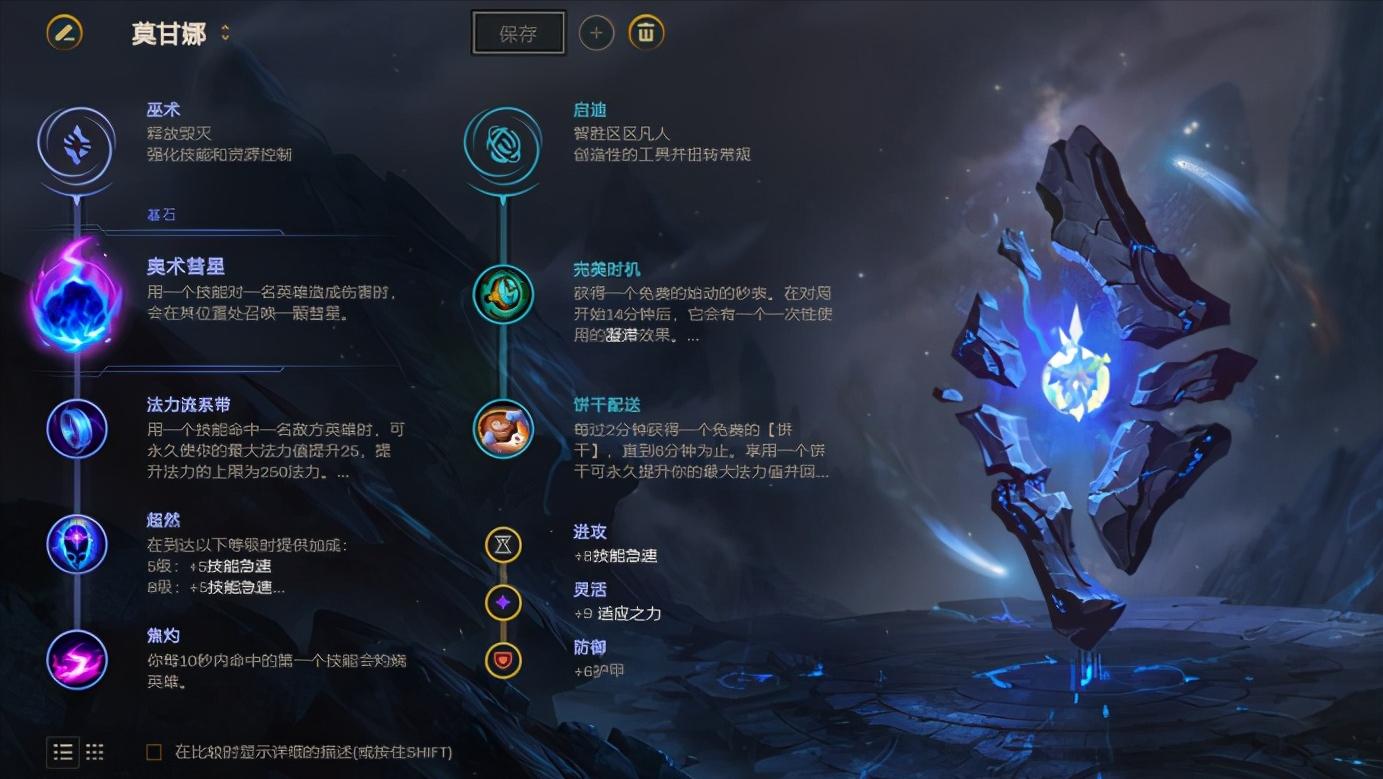Click the 保存 save button
Screen dimensions: 1383x779
[x=518, y=32]
